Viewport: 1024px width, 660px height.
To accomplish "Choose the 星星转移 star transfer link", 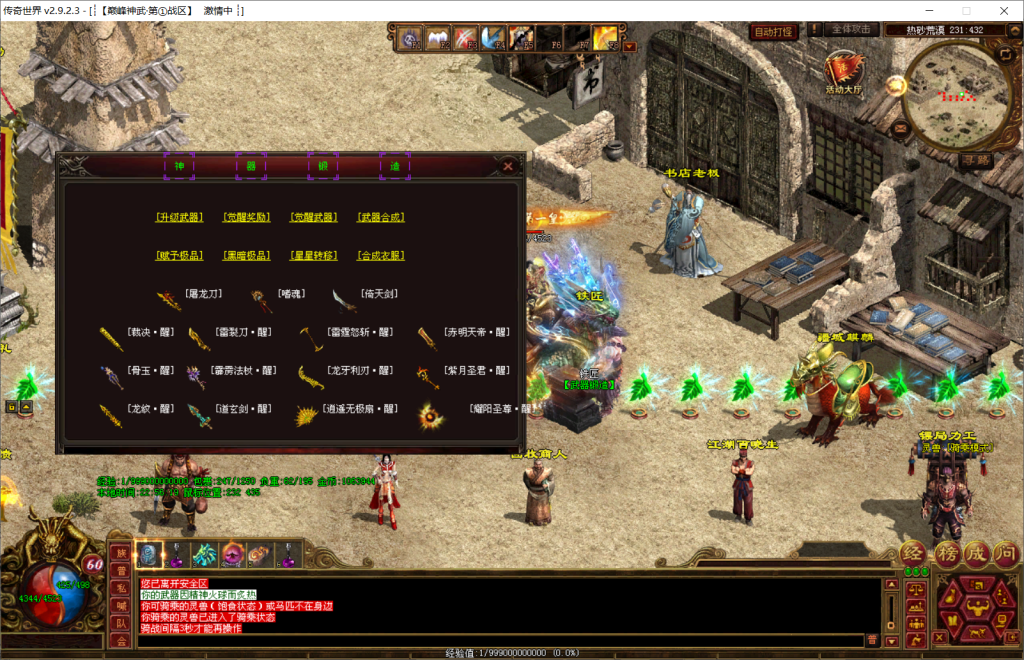I will [x=313, y=256].
